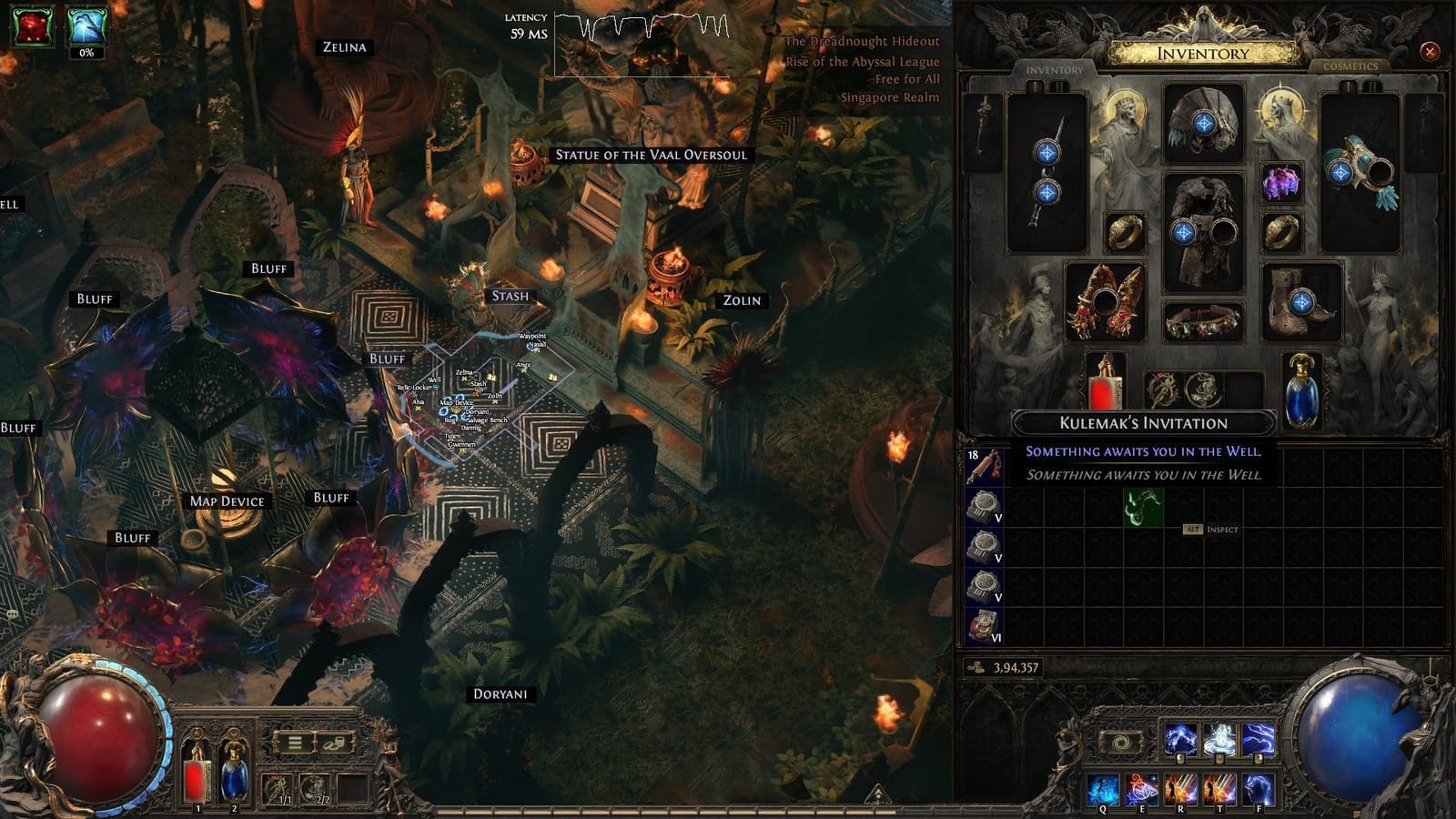Click the tier VI waystone at the column bottom
The image size is (1456, 819).
pos(985,628)
